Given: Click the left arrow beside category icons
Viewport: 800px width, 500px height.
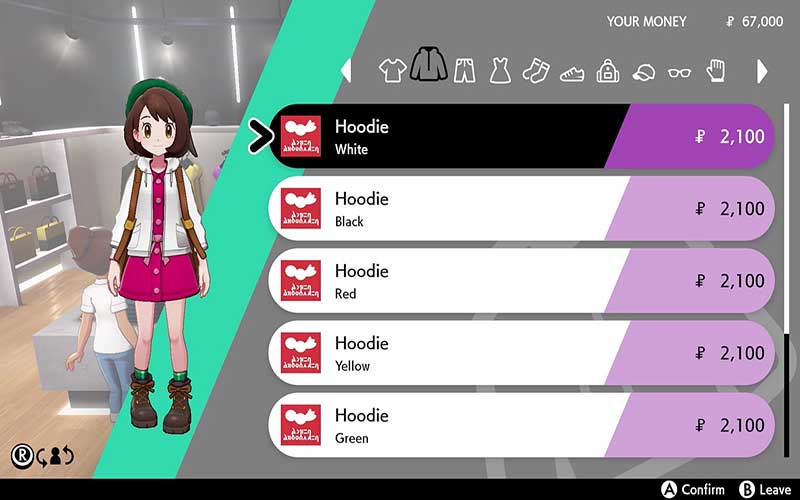Looking at the screenshot, I should [347, 71].
